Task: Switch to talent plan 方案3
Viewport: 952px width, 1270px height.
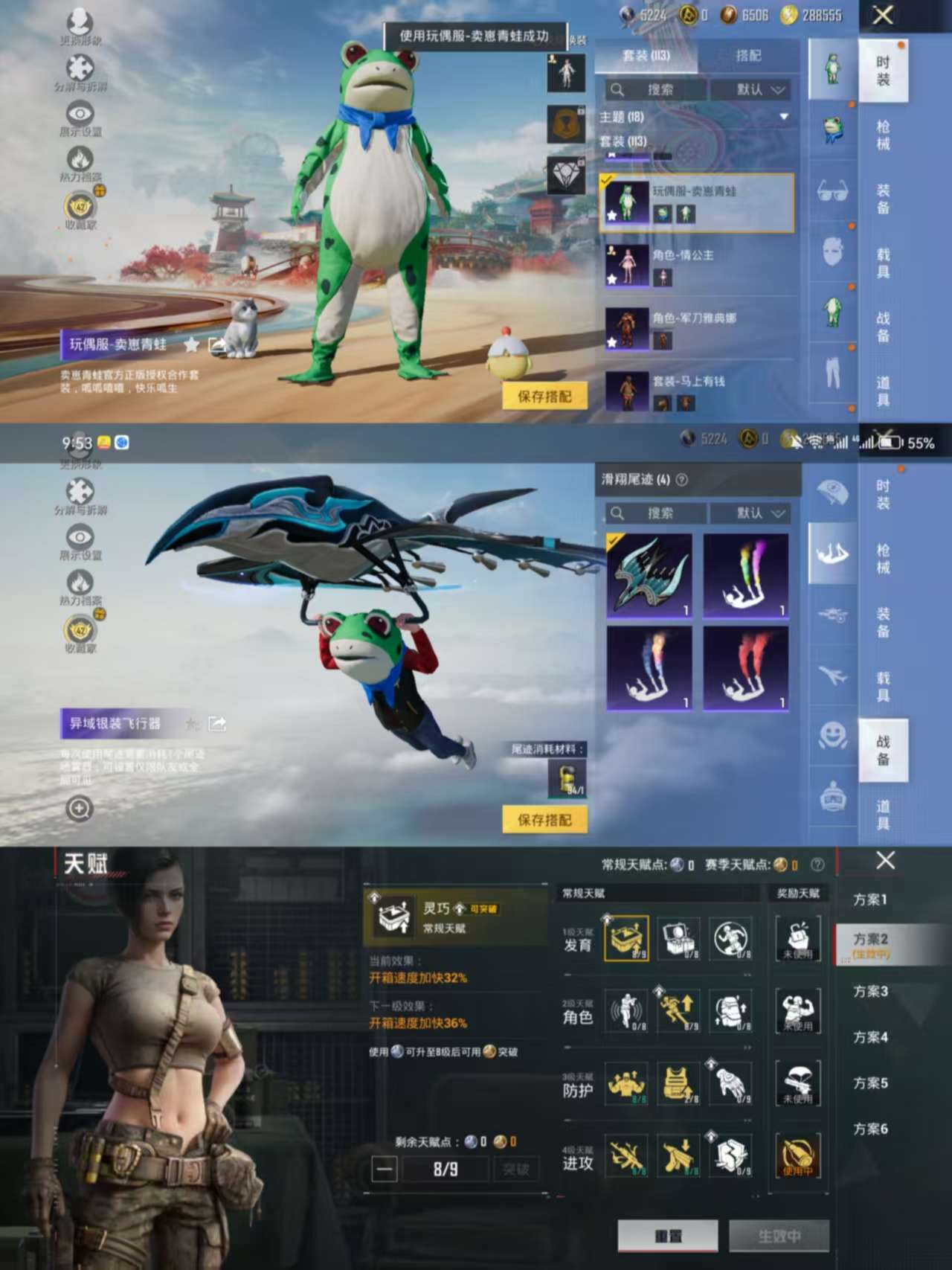Action: [869, 992]
